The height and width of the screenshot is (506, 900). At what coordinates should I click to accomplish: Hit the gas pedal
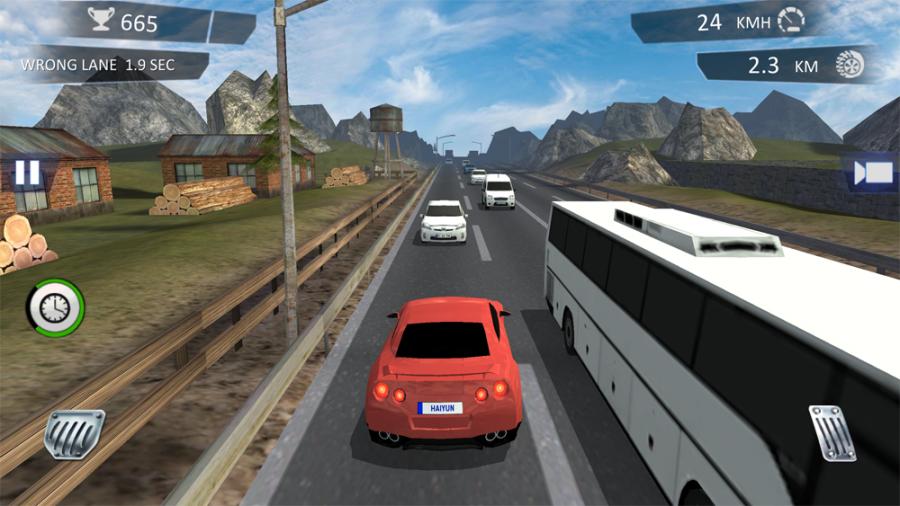click(x=831, y=432)
